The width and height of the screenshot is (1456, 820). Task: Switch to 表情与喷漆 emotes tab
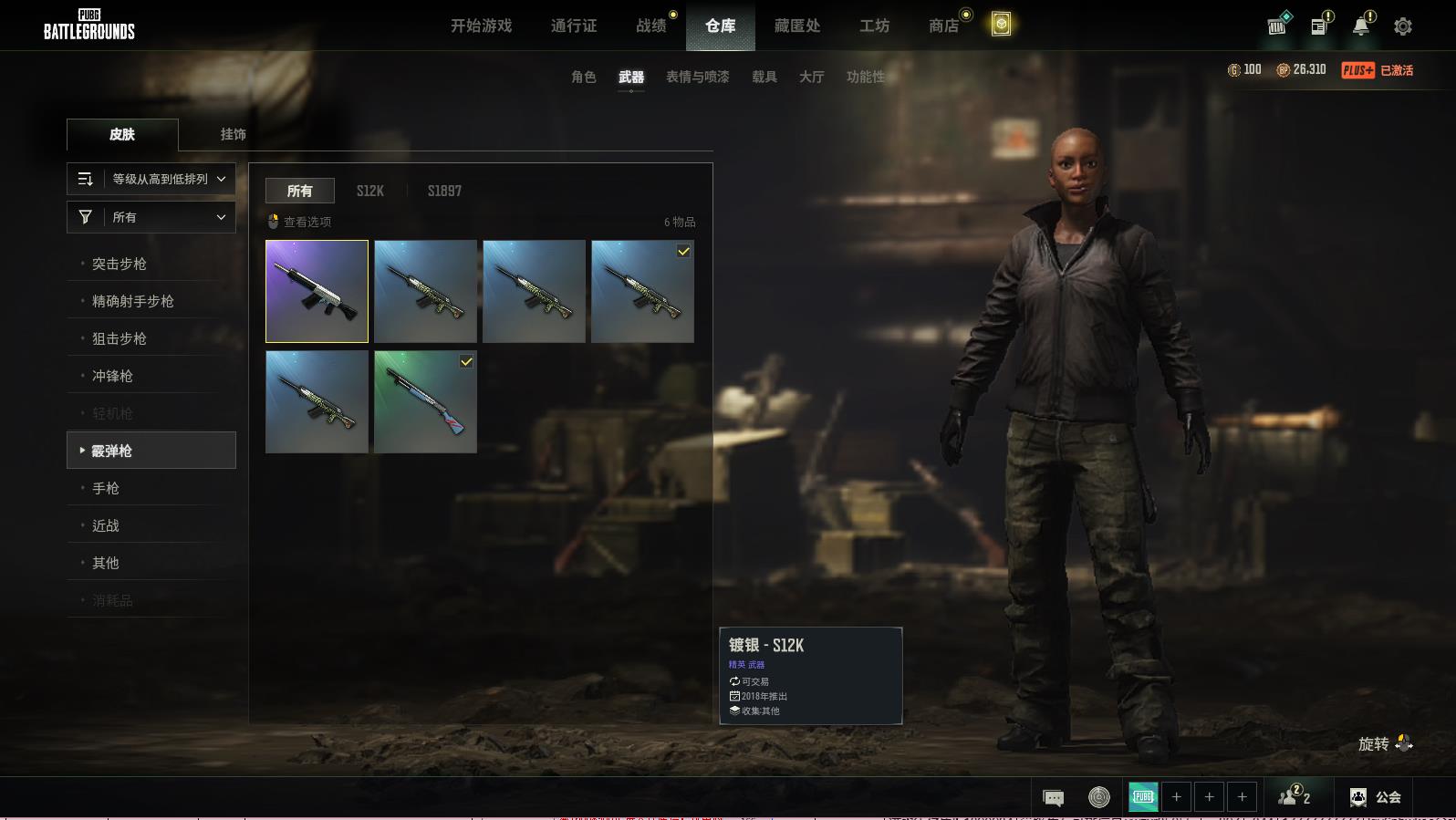coord(697,77)
